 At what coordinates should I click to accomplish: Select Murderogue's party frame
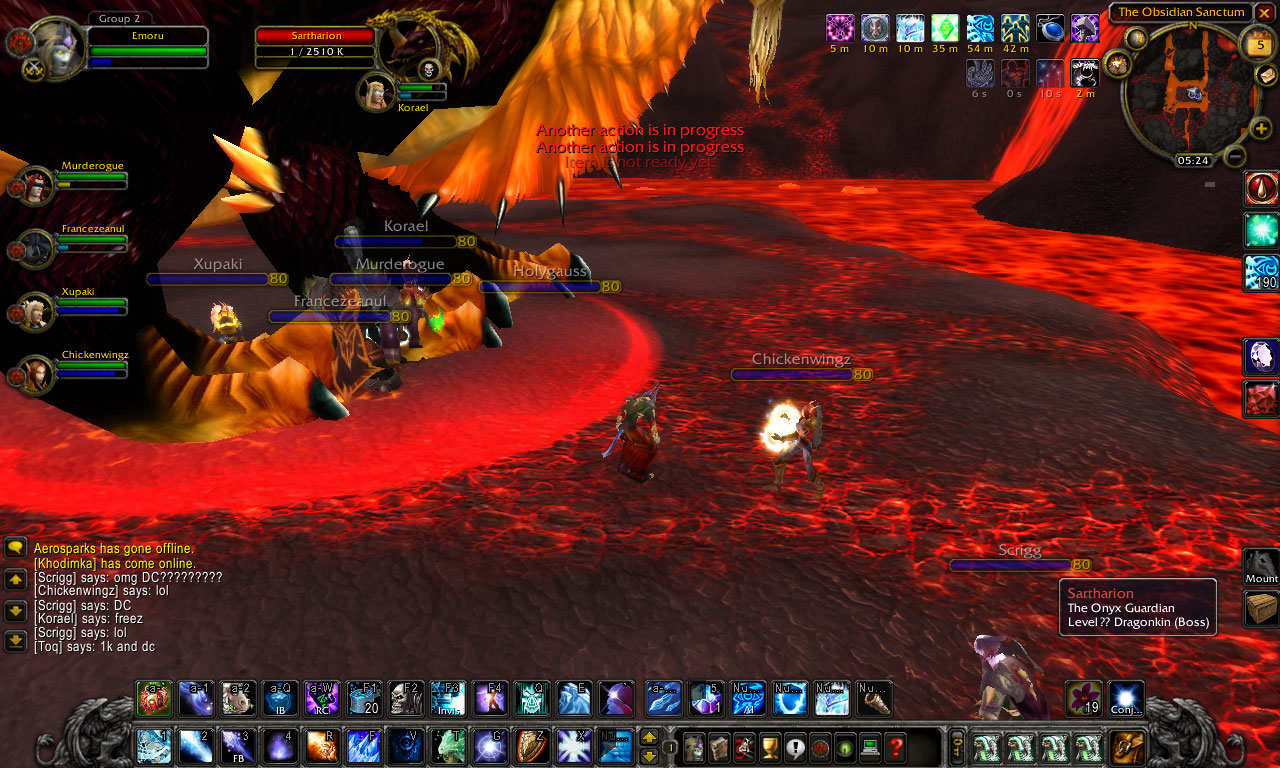(x=40, y=187)
